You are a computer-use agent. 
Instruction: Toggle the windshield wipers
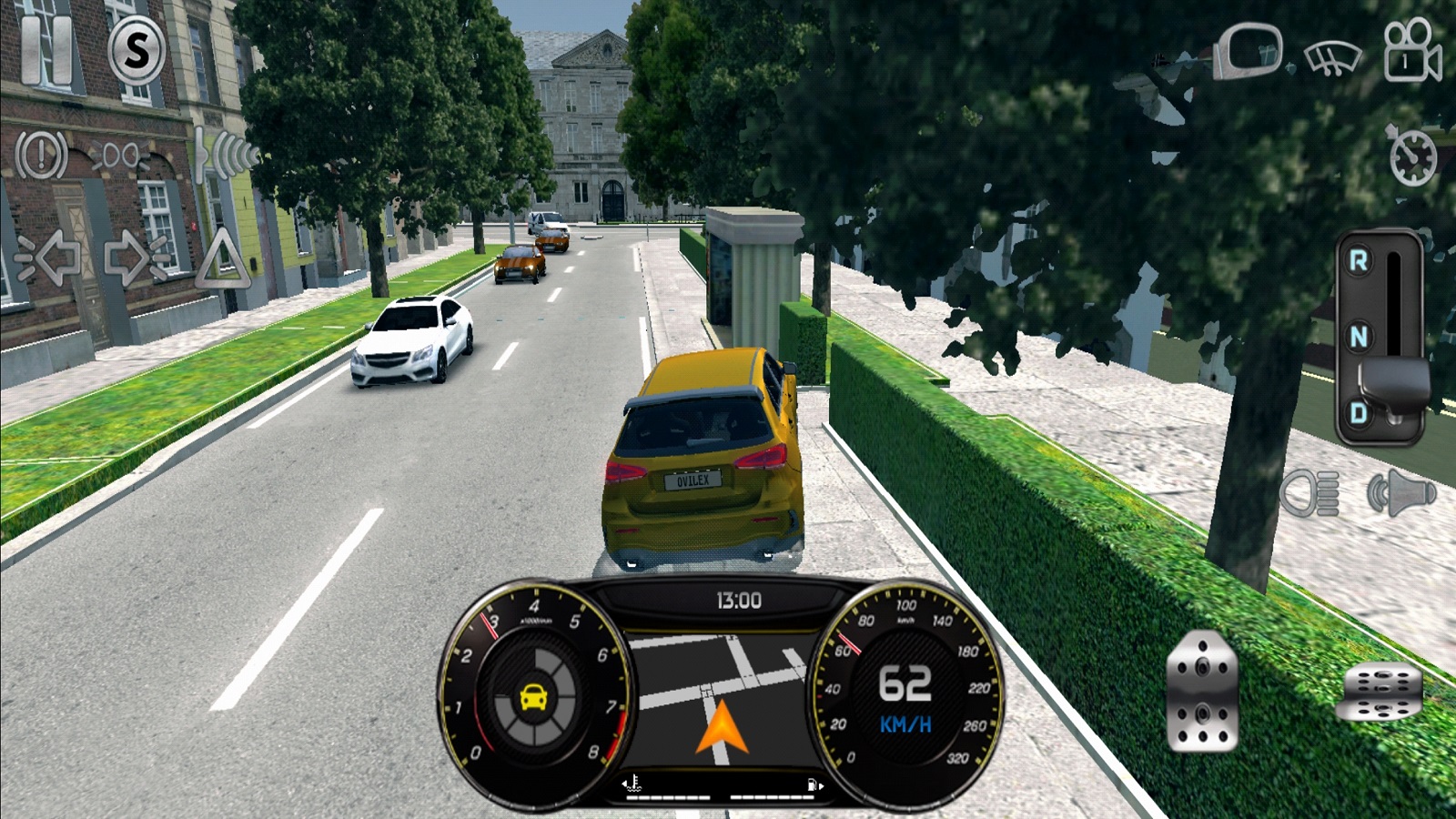click(1332, 57)
